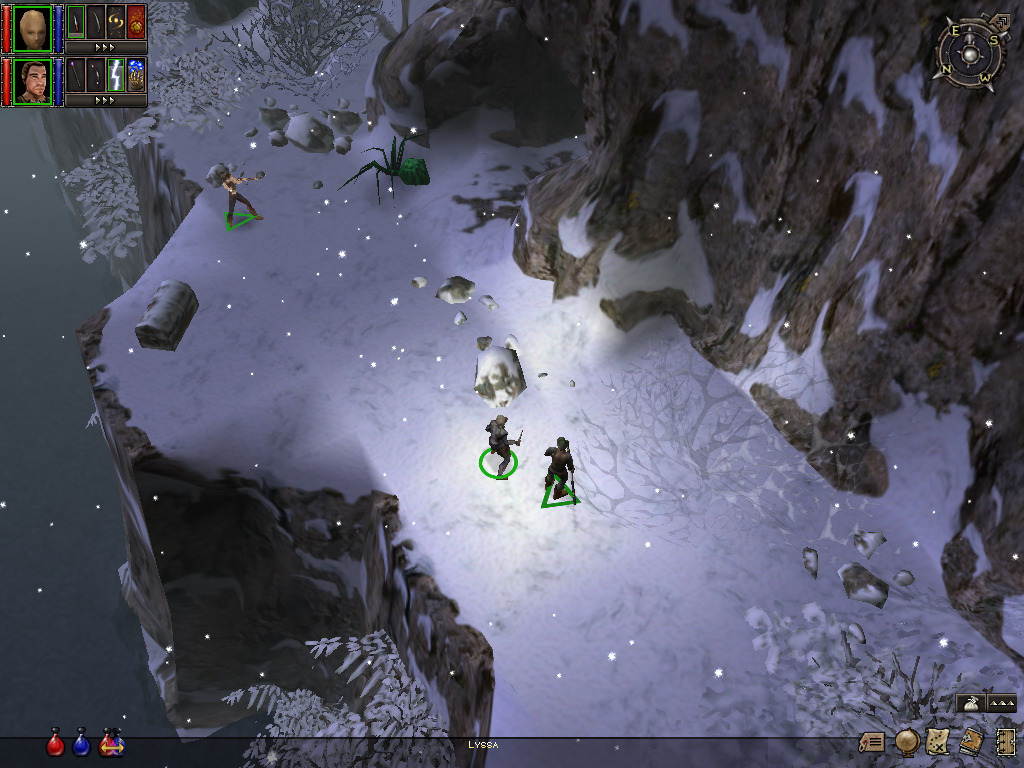Drink a blue mana potion
This screenshot has height=768, width=1024.
click(x=82, y=744)
